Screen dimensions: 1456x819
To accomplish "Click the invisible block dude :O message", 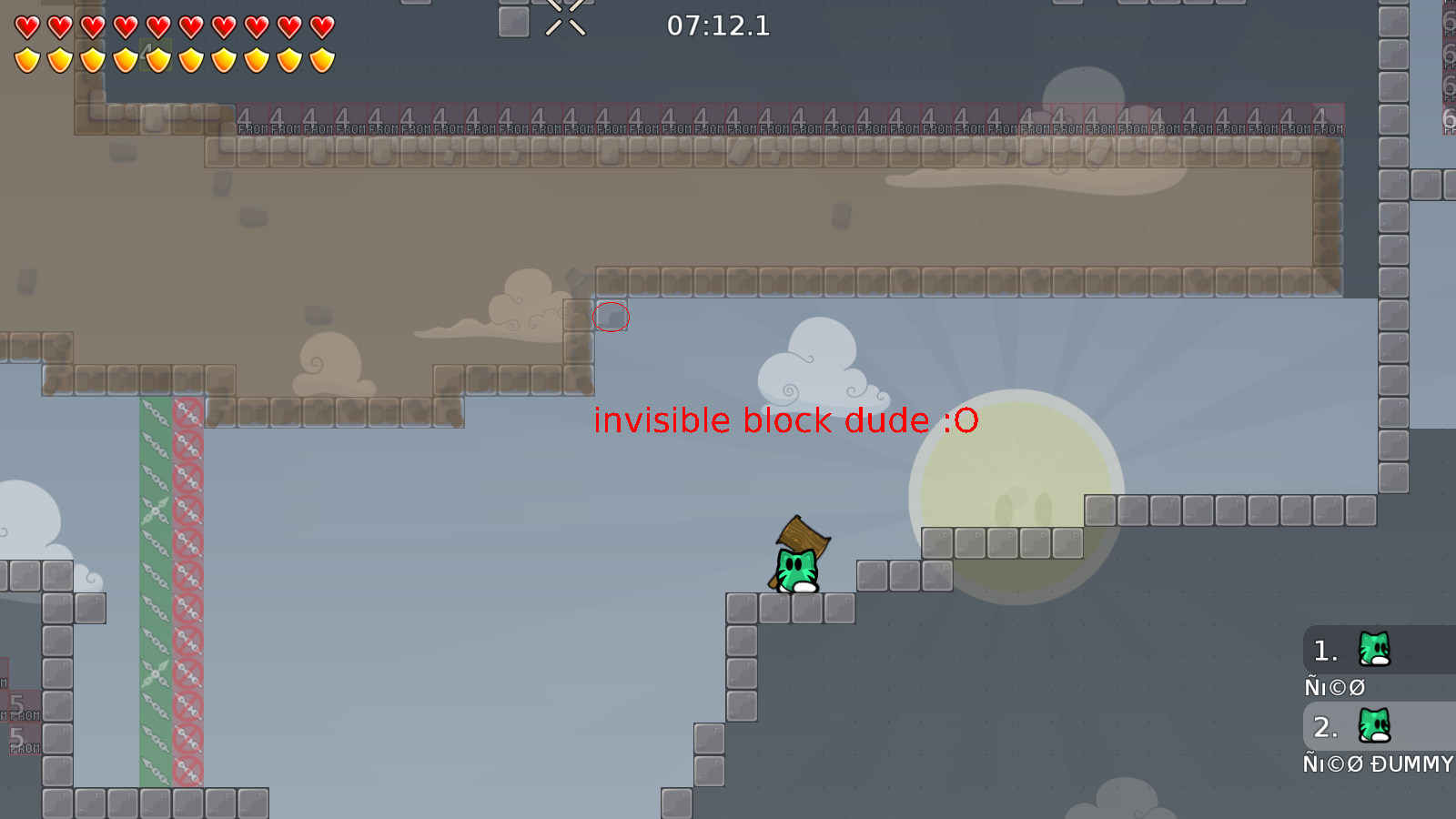I will 783,420.
